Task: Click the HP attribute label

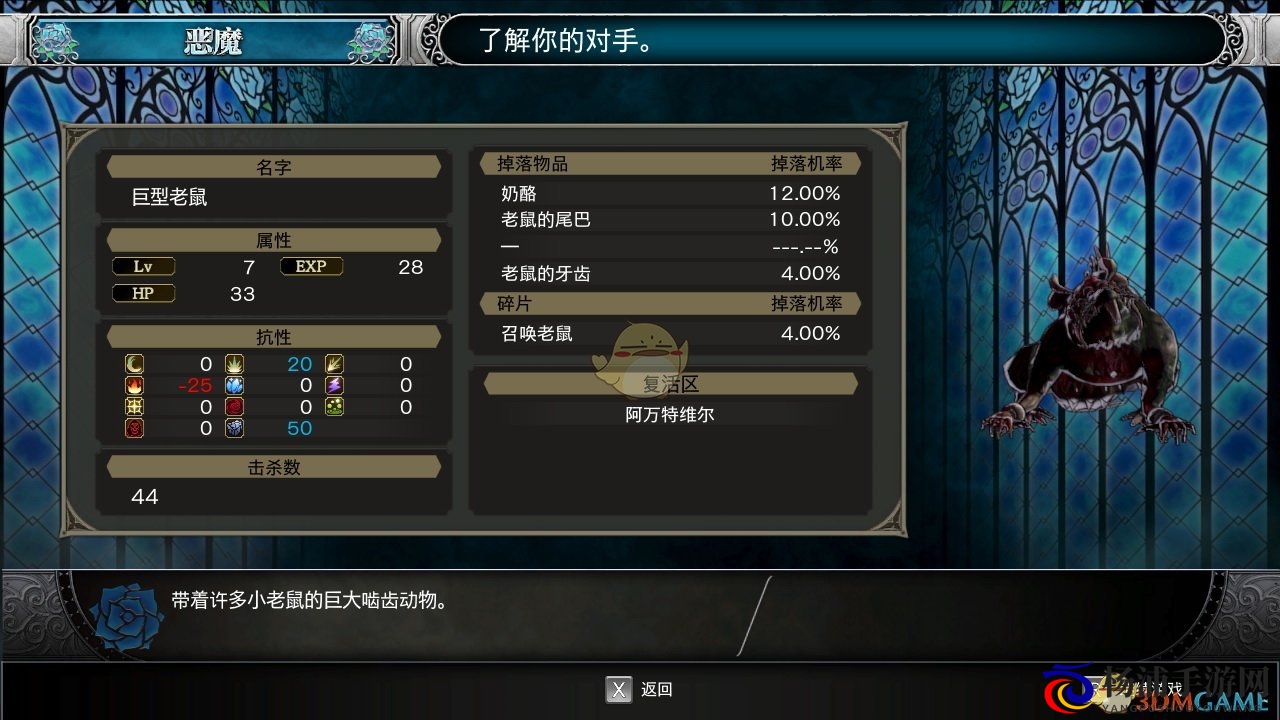Action: coord(143,293)
